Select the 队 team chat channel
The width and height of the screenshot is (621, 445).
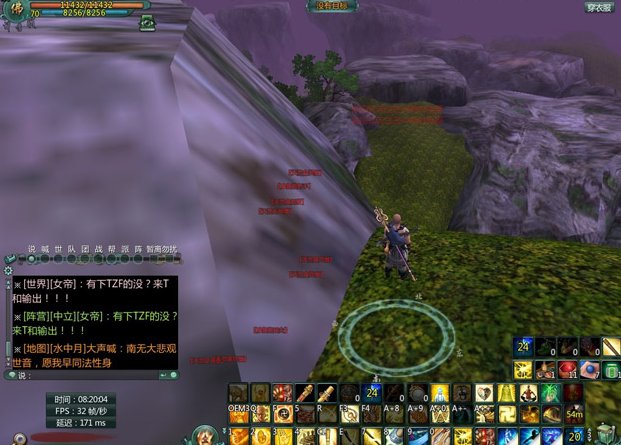71,249
